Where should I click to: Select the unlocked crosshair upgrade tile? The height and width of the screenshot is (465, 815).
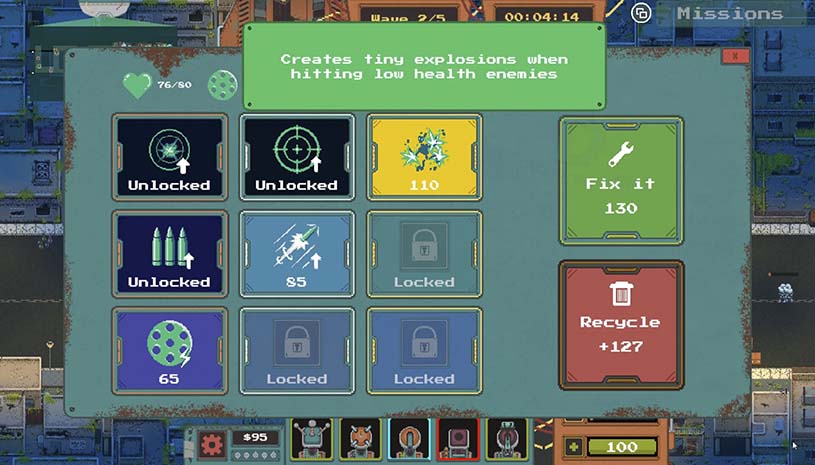297,157
